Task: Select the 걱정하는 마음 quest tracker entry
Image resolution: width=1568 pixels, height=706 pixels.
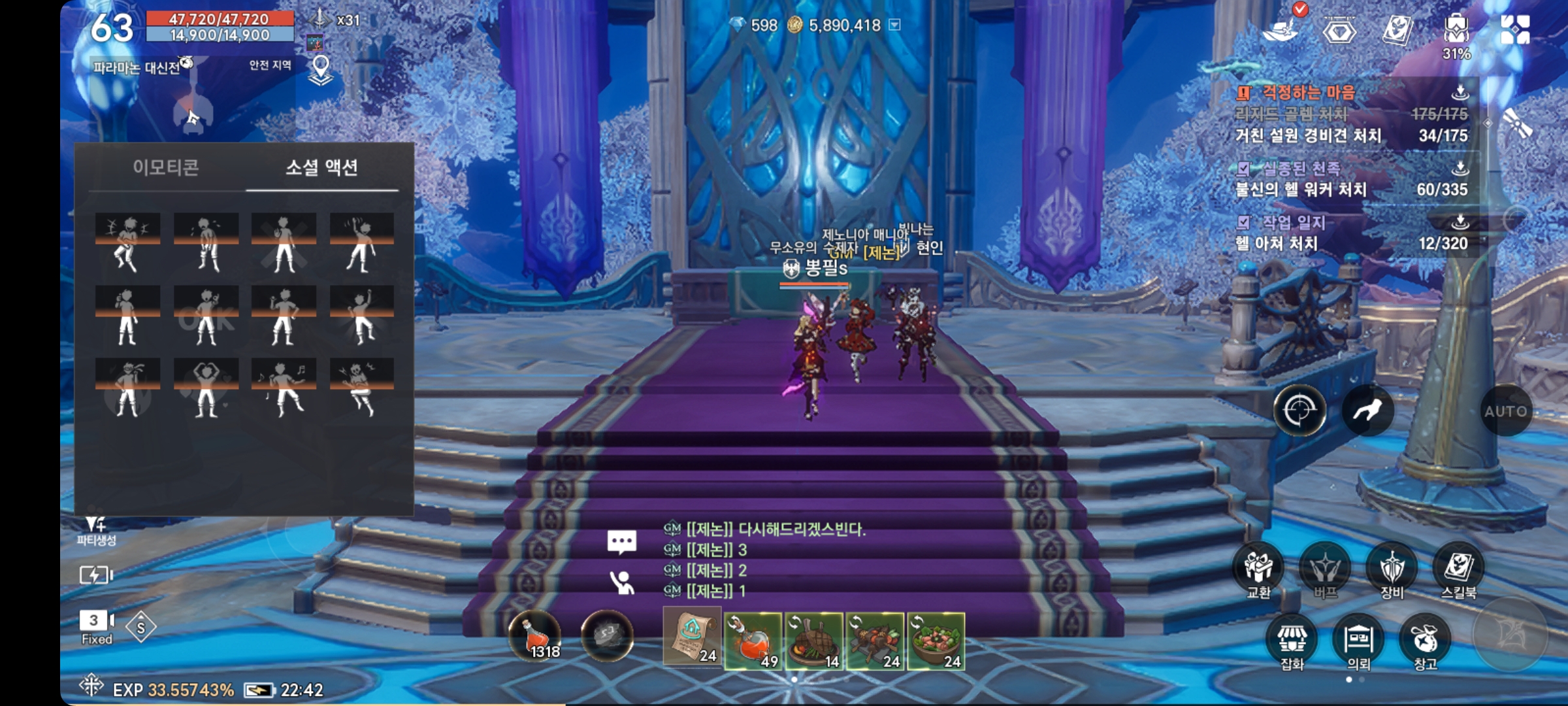Action: point(1309,93)
